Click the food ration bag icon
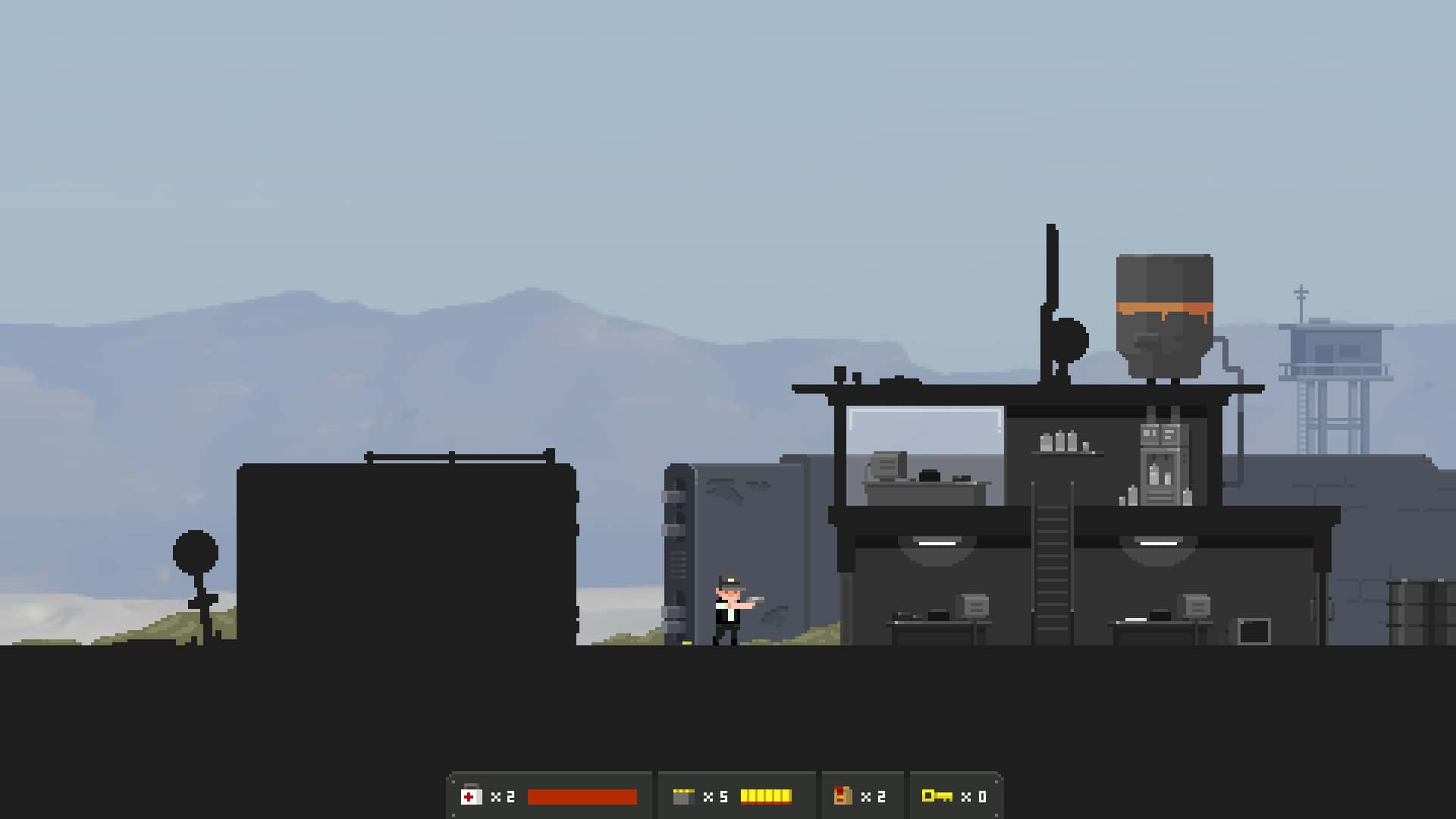The image size is (1456, 819). 844,795
